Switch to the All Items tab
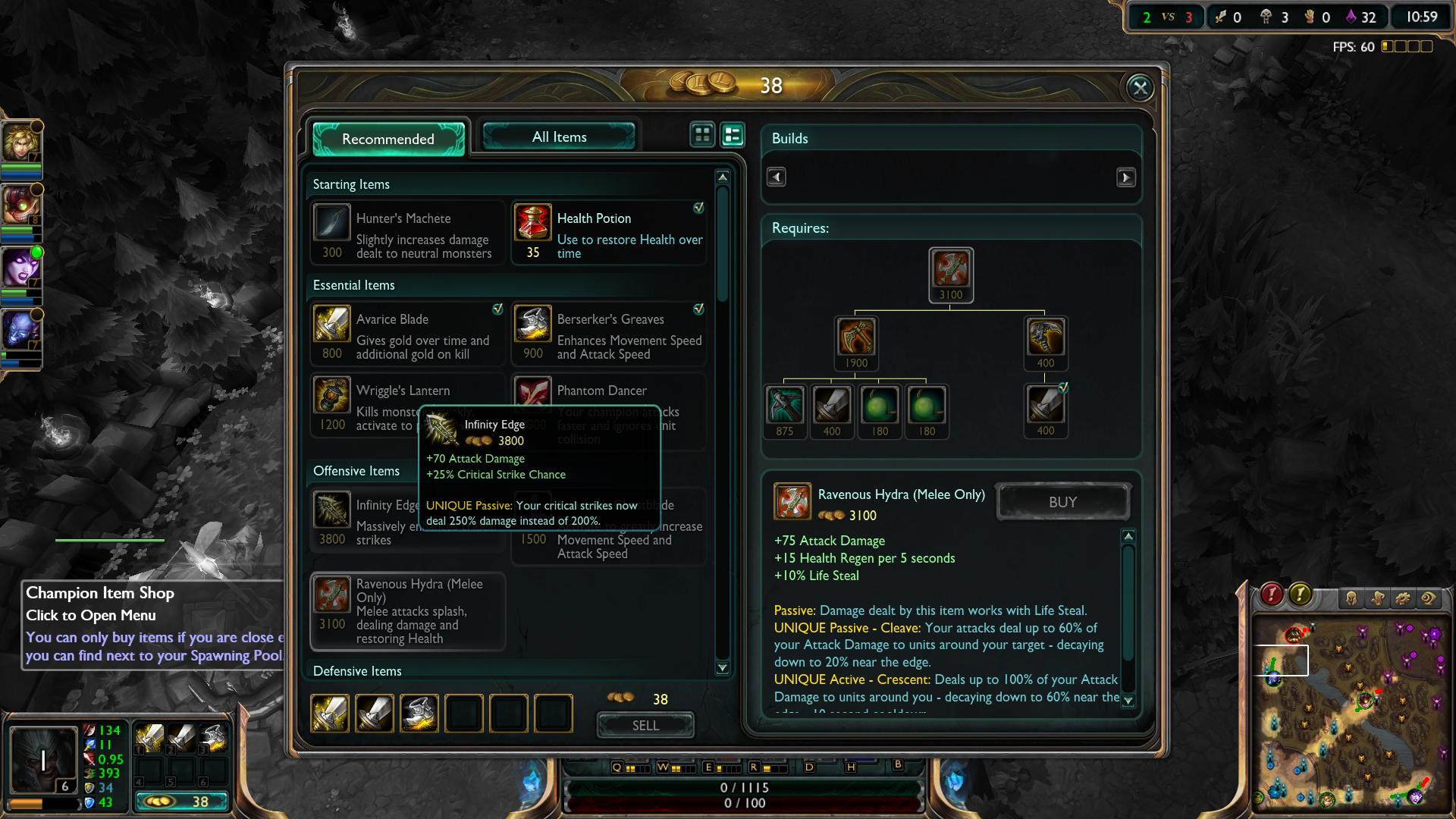The height and width of the screenshot is (819, 1456). (559, 137)
